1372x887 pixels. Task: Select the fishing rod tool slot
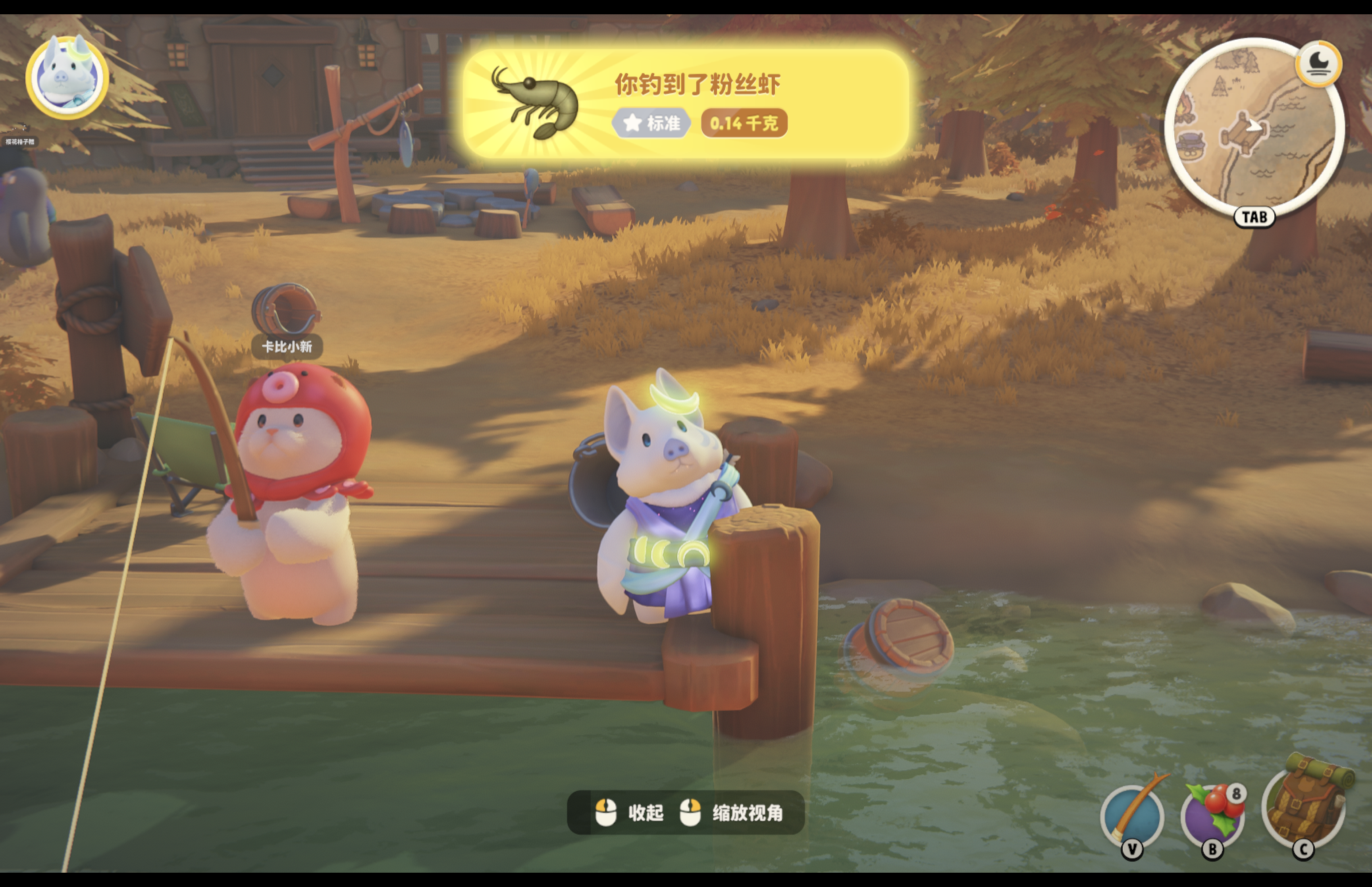[1132, 817]
